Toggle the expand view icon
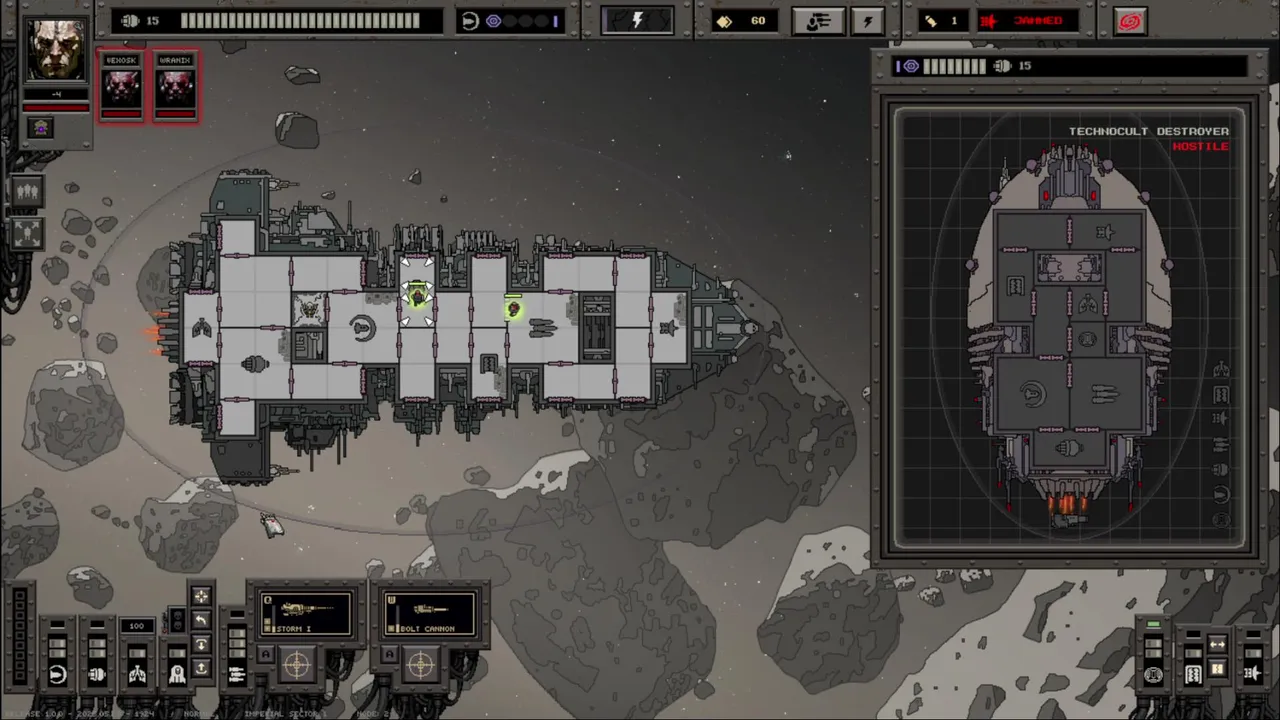 (27, 233)
